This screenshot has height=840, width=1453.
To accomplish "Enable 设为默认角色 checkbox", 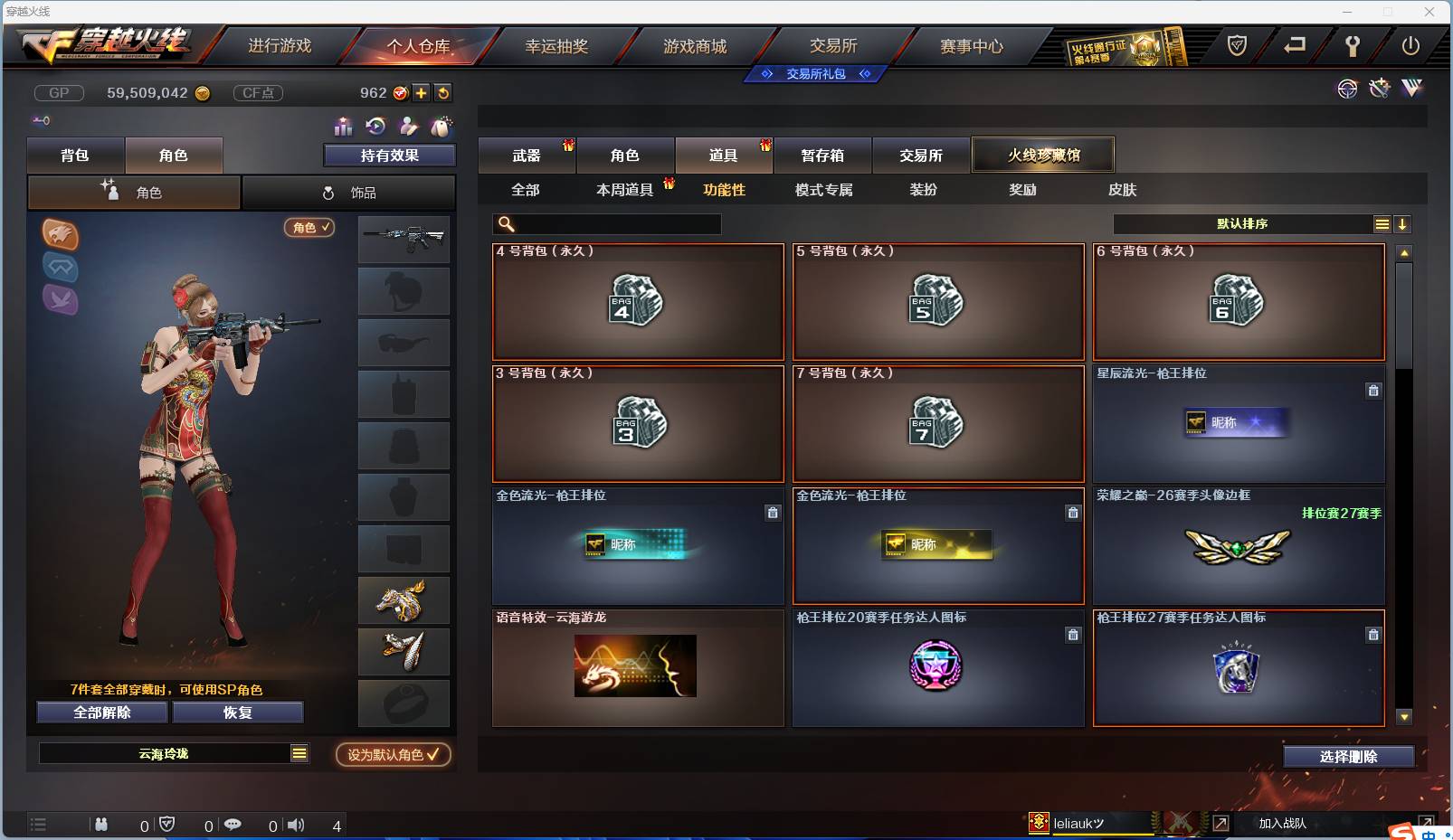I will coord(393,755).
